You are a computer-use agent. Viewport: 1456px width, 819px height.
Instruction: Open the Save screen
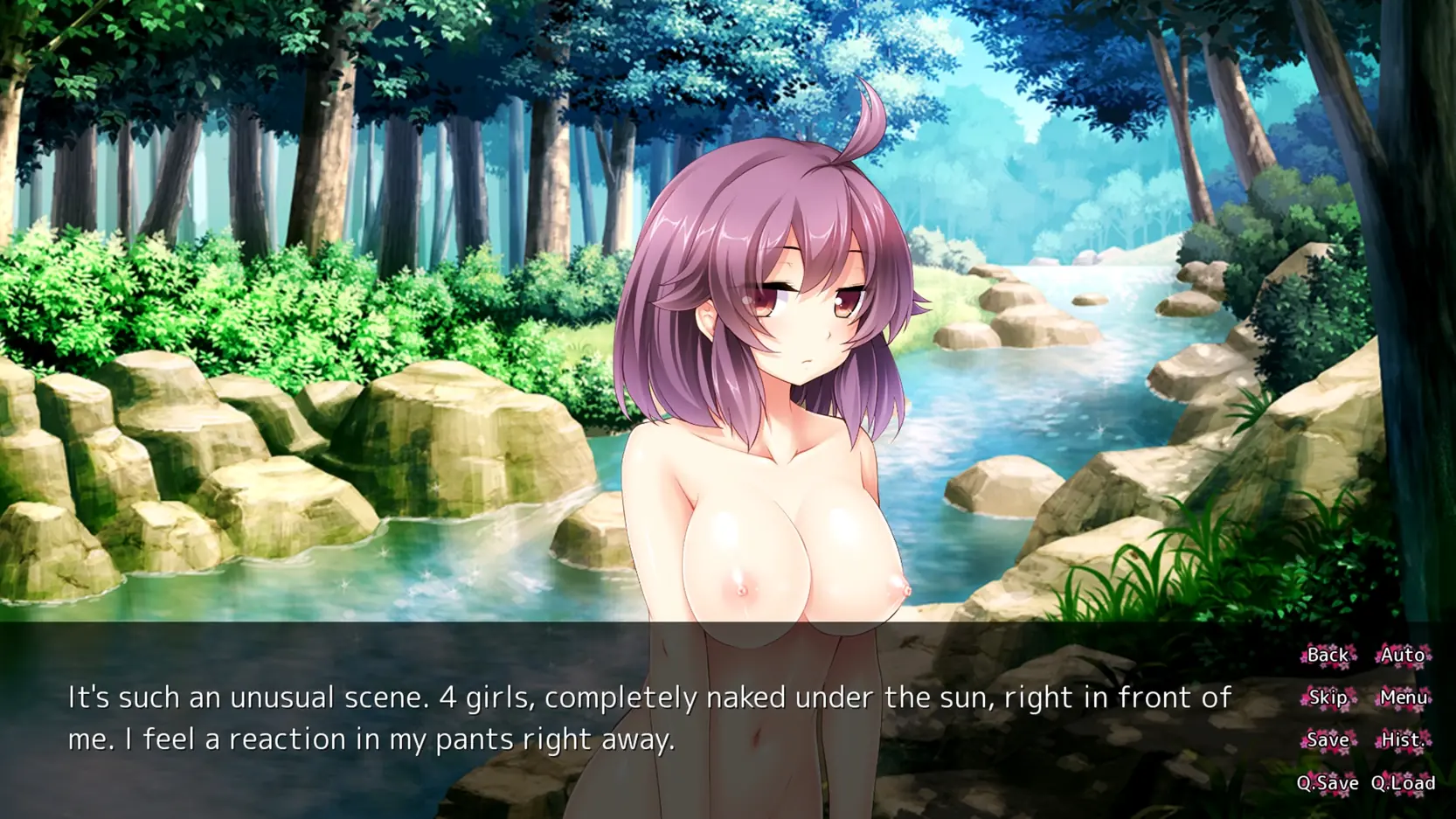[x=1327, y=740]
